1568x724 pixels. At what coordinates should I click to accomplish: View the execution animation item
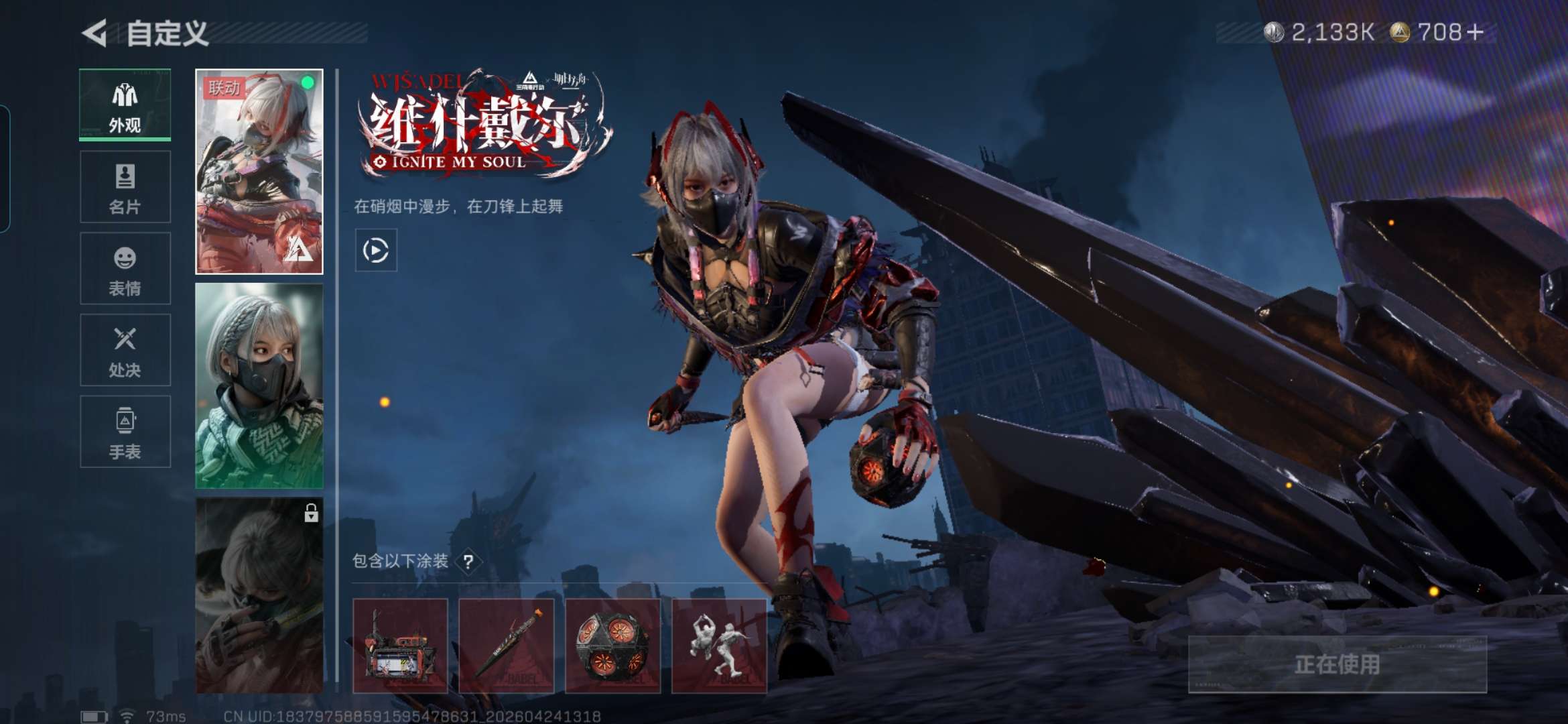tap(719, 646)
